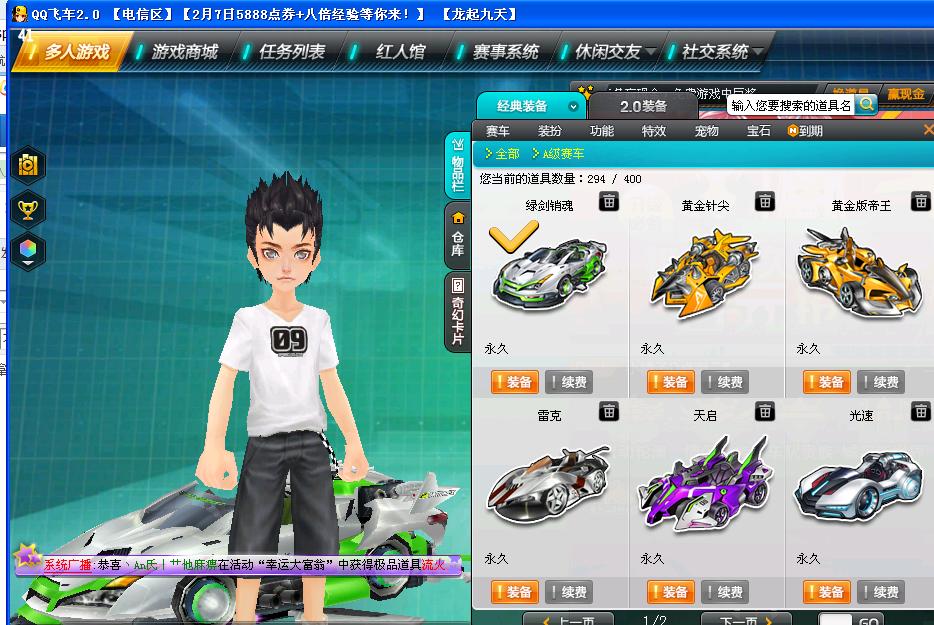Select the 宝石 category tab

(x=759, y=131)
